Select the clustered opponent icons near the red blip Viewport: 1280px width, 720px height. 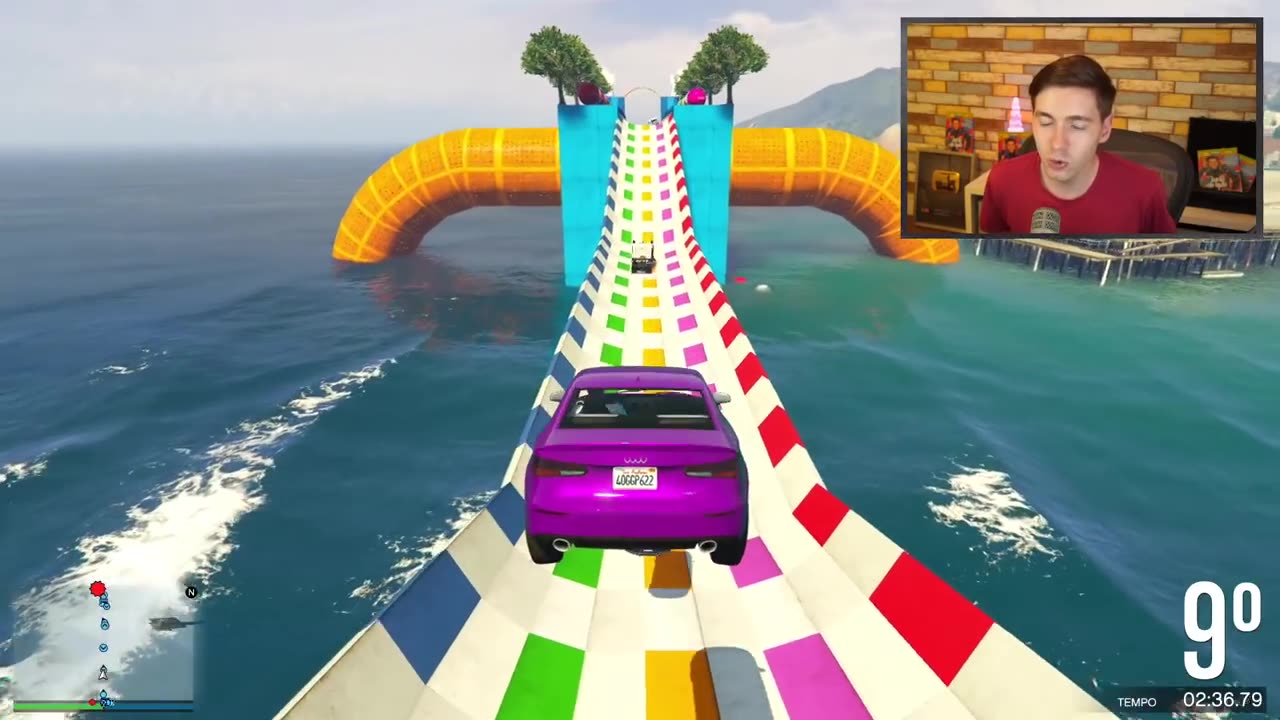click(105, 602)
